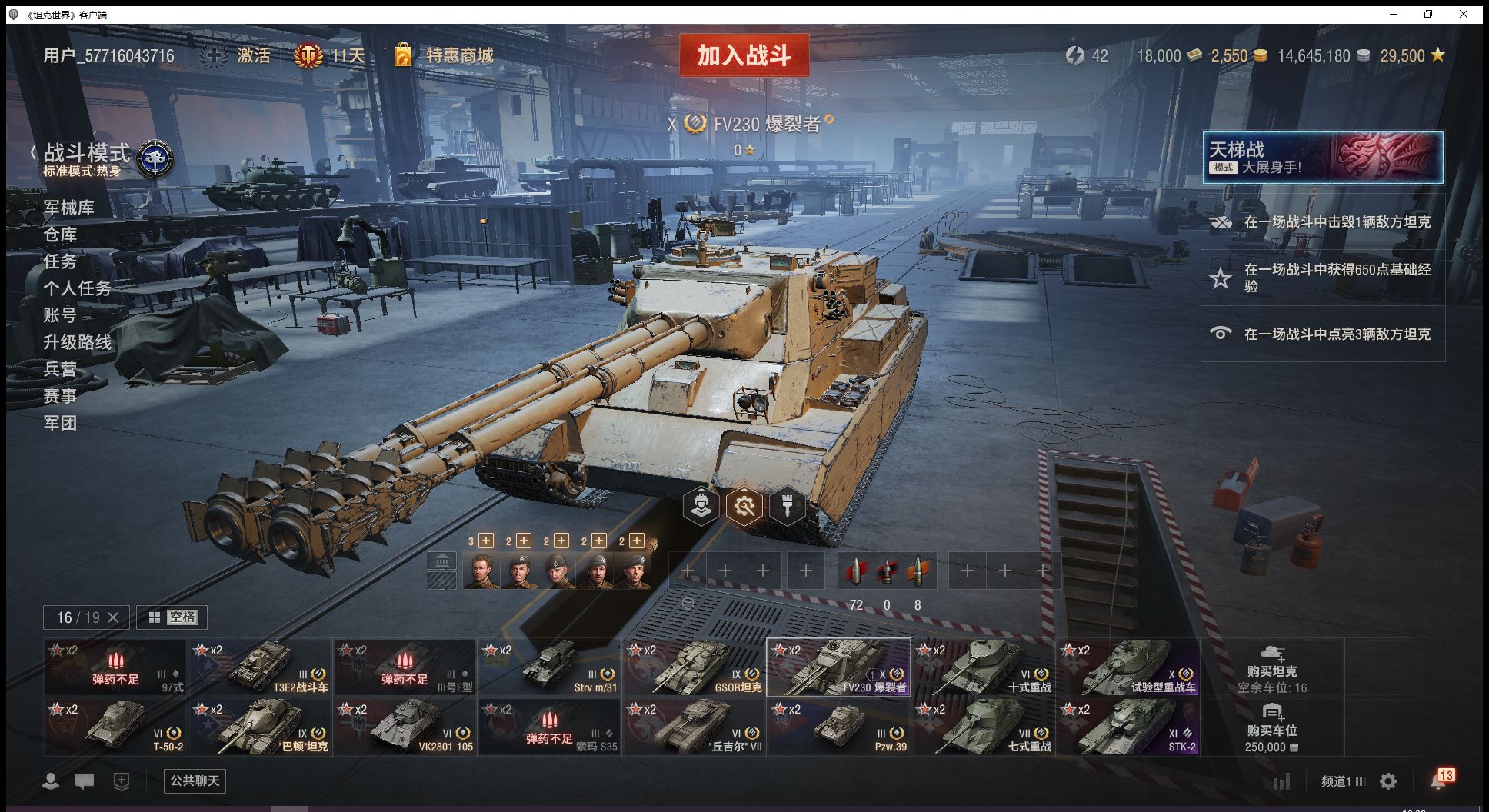The height and width of the screenshot is (812, 1489).
Task: Open the 特惠商城 shop
Action: point(459,55)
